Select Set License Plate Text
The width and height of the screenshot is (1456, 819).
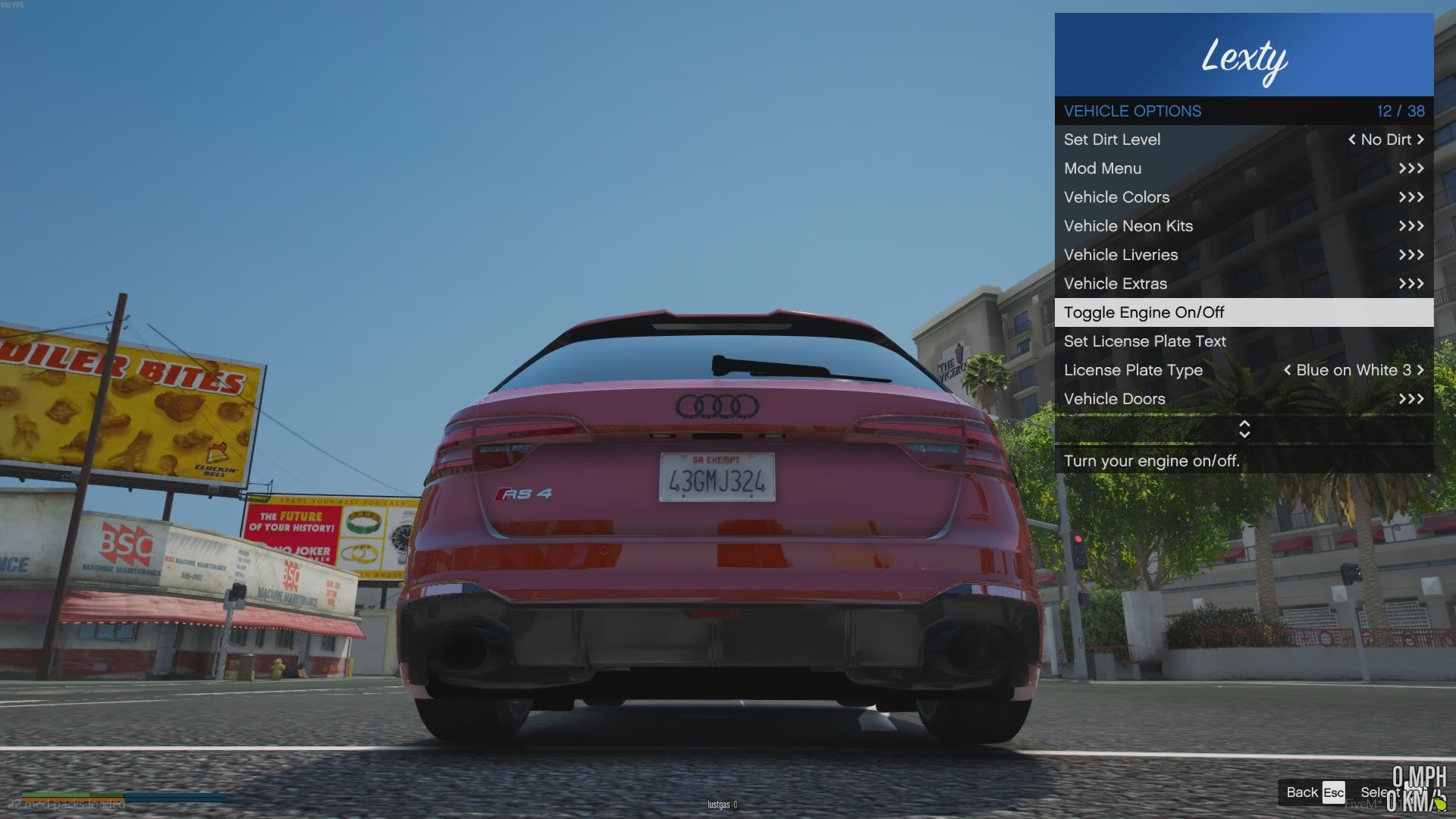(1244, 341)
